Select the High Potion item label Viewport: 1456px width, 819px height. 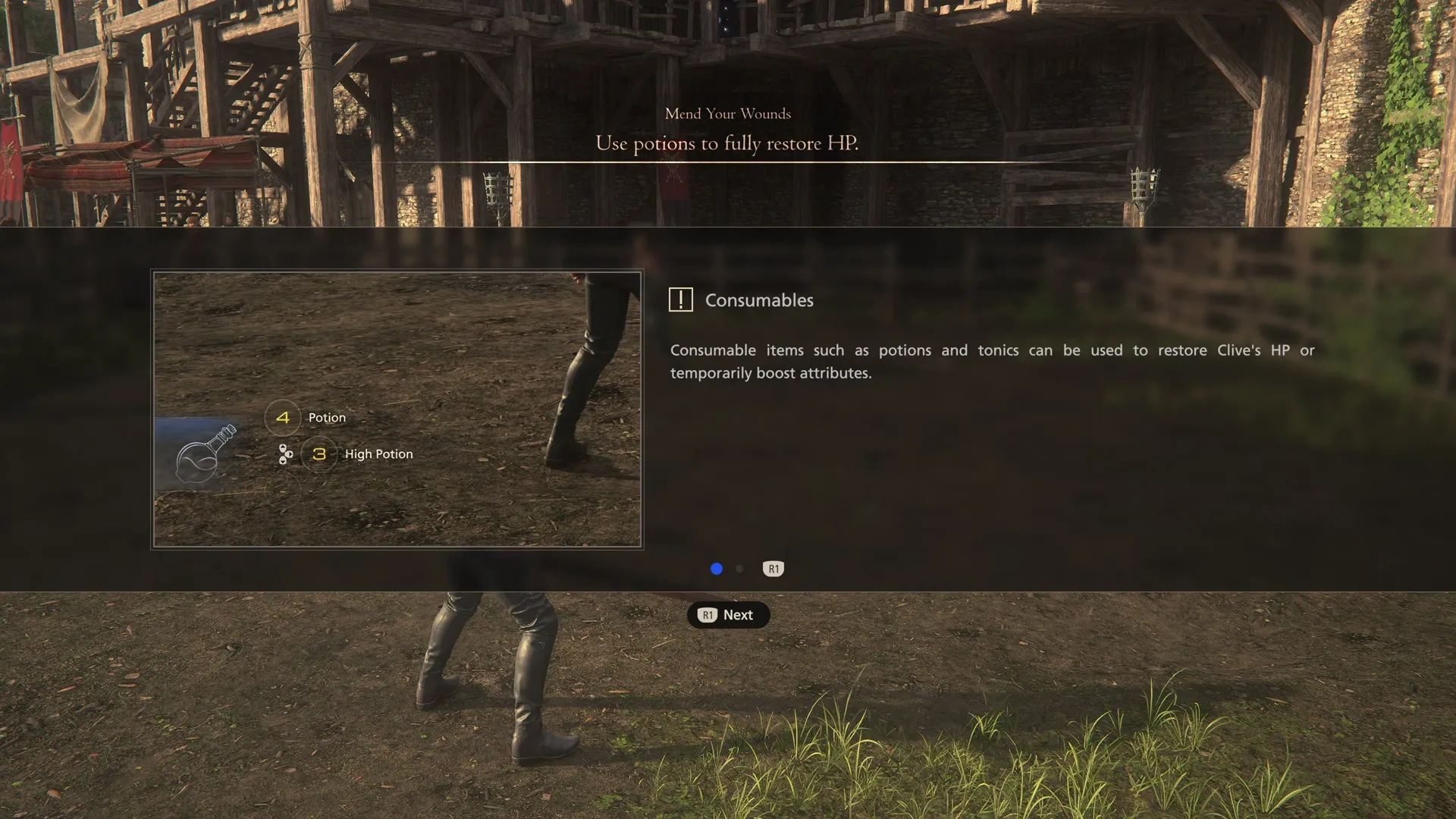pos(379,453)
